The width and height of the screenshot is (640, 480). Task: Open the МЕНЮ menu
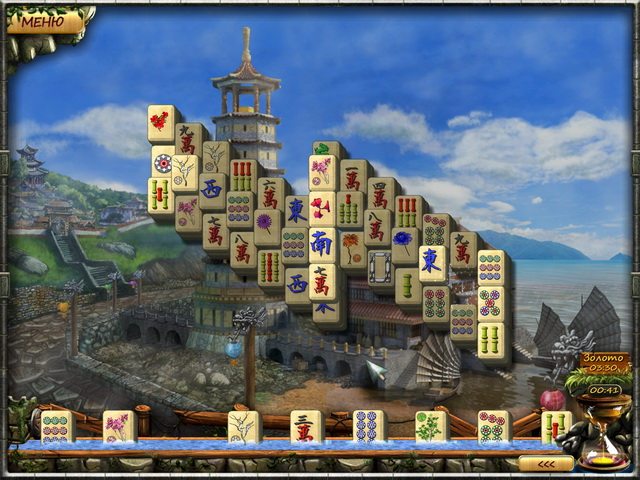tap(44, 20)
